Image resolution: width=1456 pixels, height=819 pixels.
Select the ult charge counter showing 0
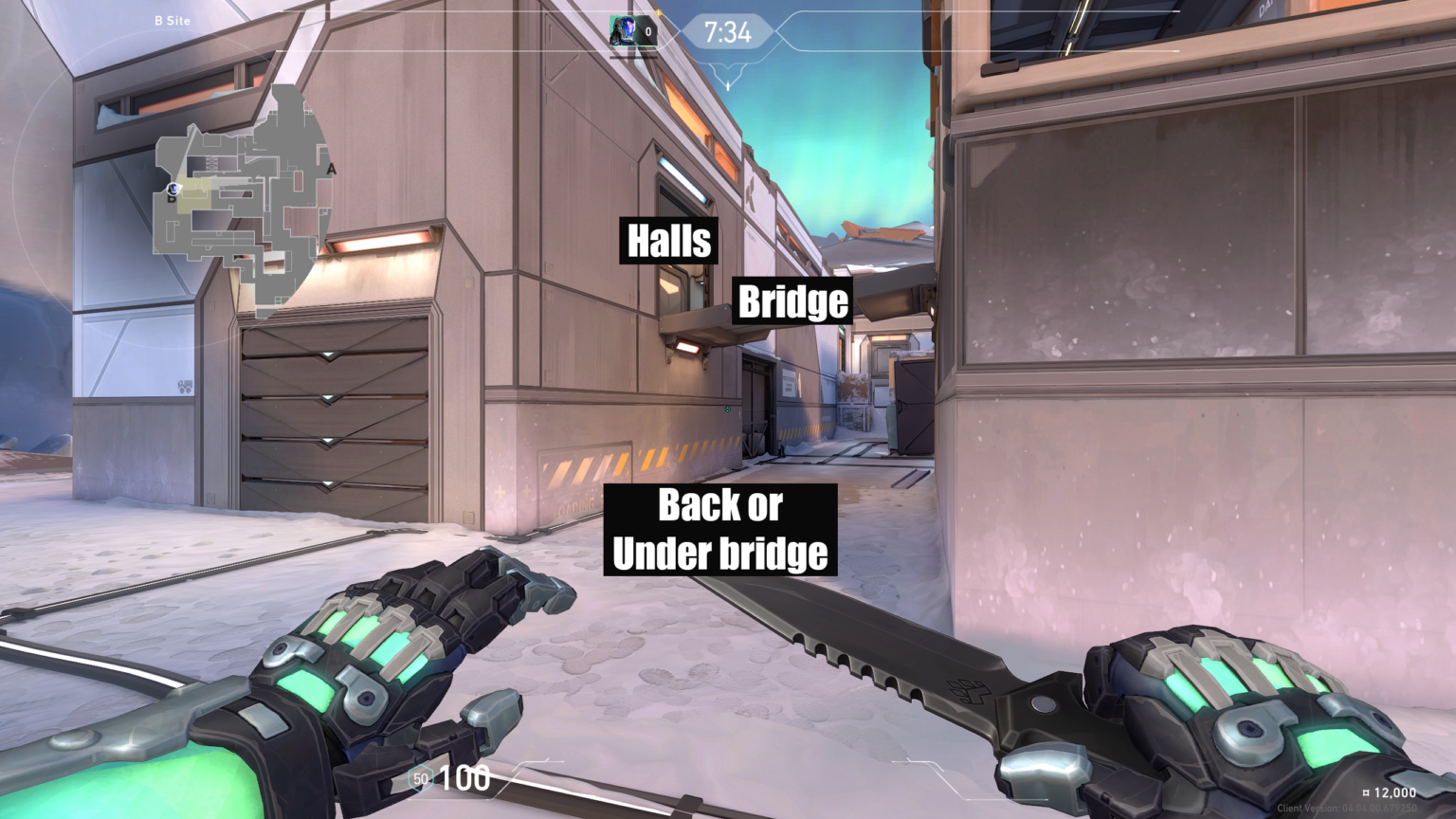(647, 29)
